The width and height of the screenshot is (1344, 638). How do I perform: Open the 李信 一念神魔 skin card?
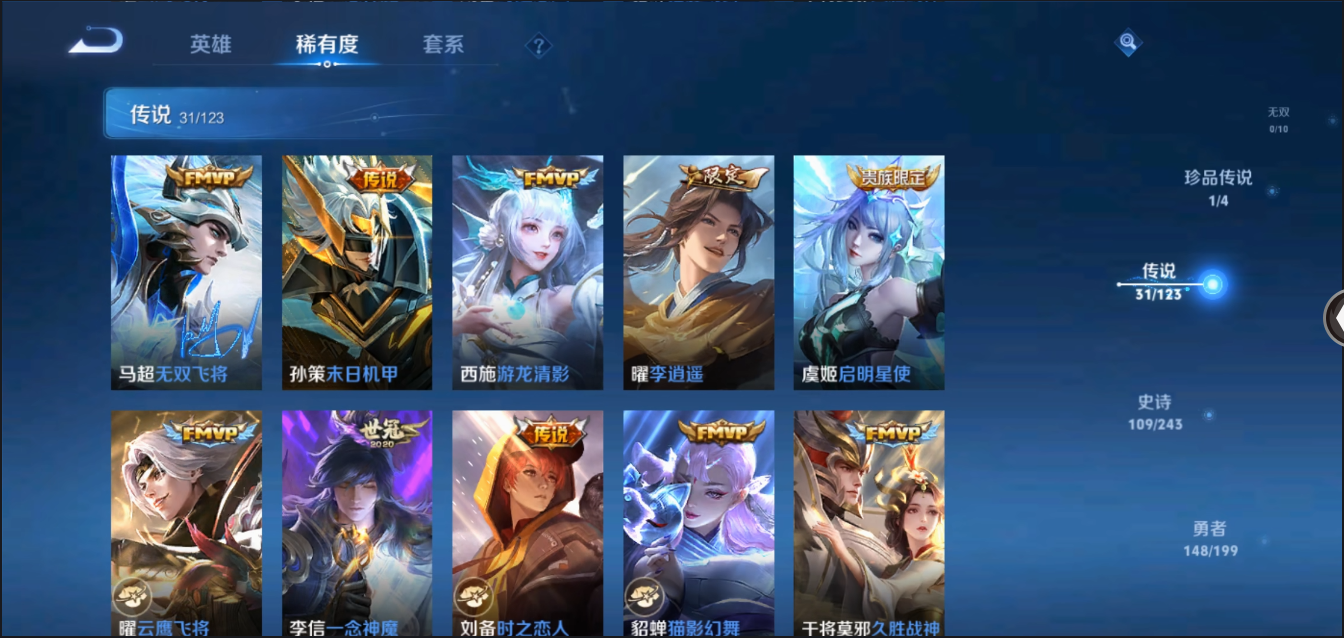click(357, 522)
